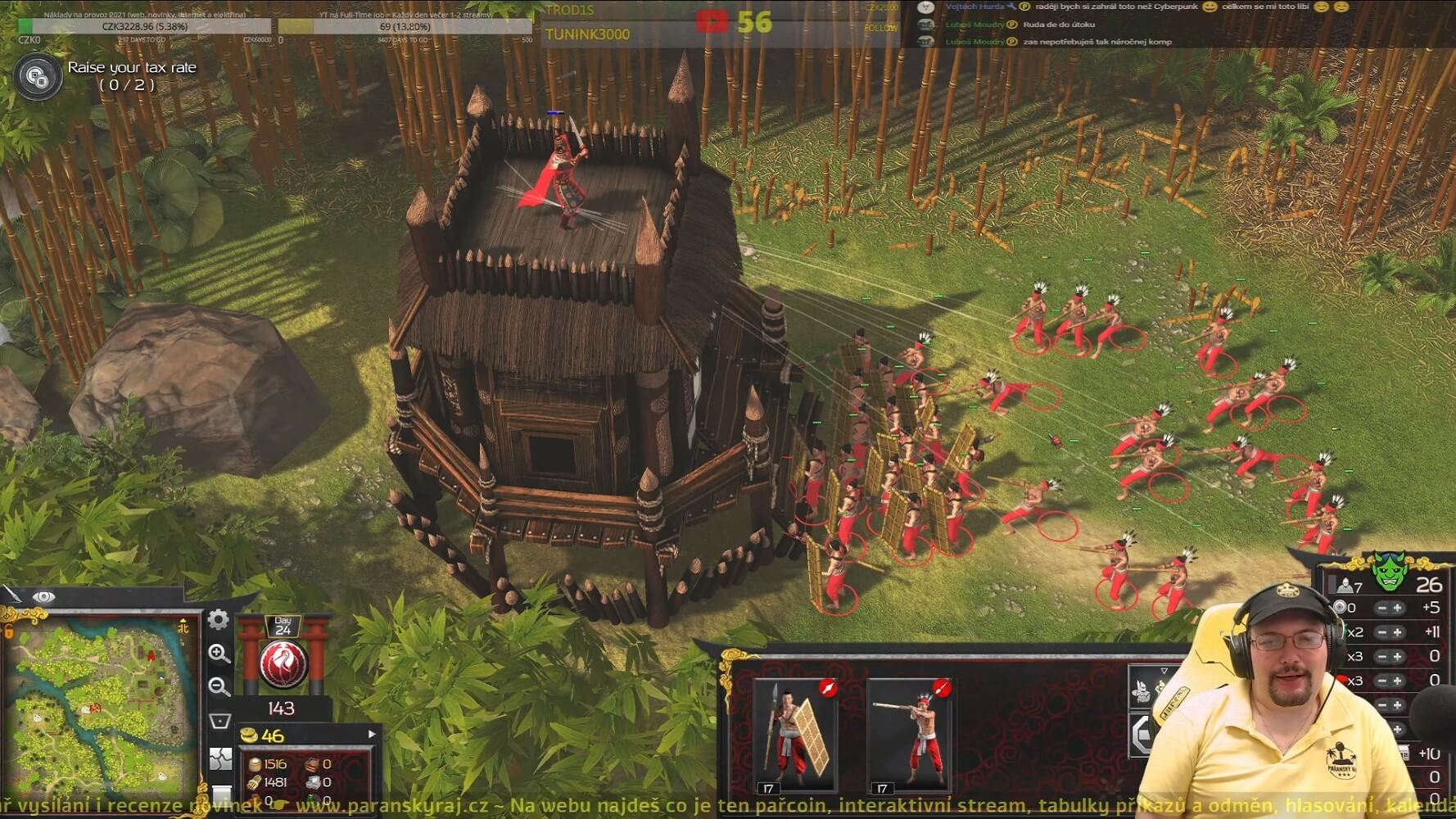Expand resource details with the arrow next to gold
Viewport: 1456px width, 819px height.
(372, 734)
